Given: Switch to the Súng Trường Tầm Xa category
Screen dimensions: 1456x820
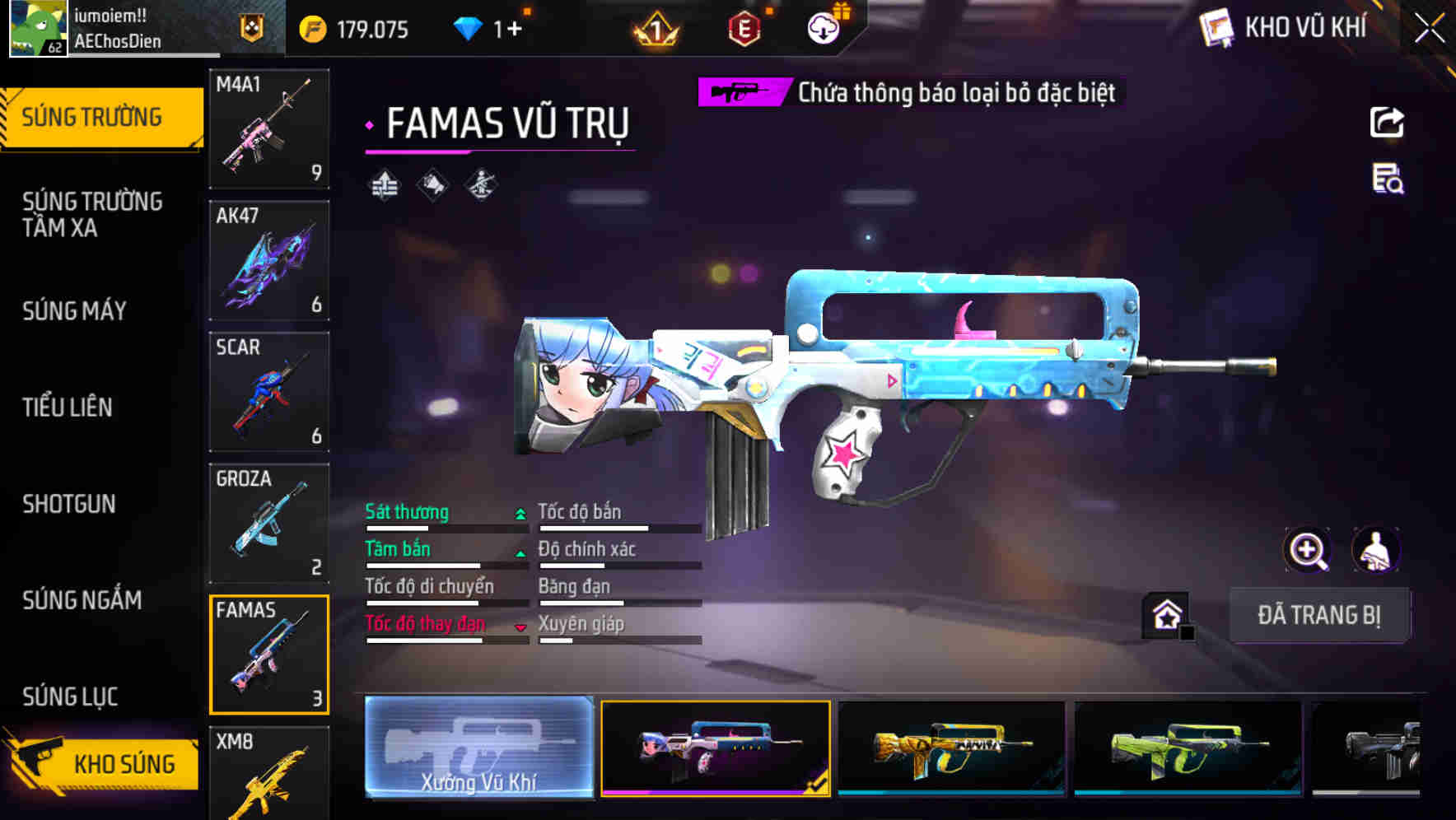Looking at the screenshot, I should pos(92,214).
